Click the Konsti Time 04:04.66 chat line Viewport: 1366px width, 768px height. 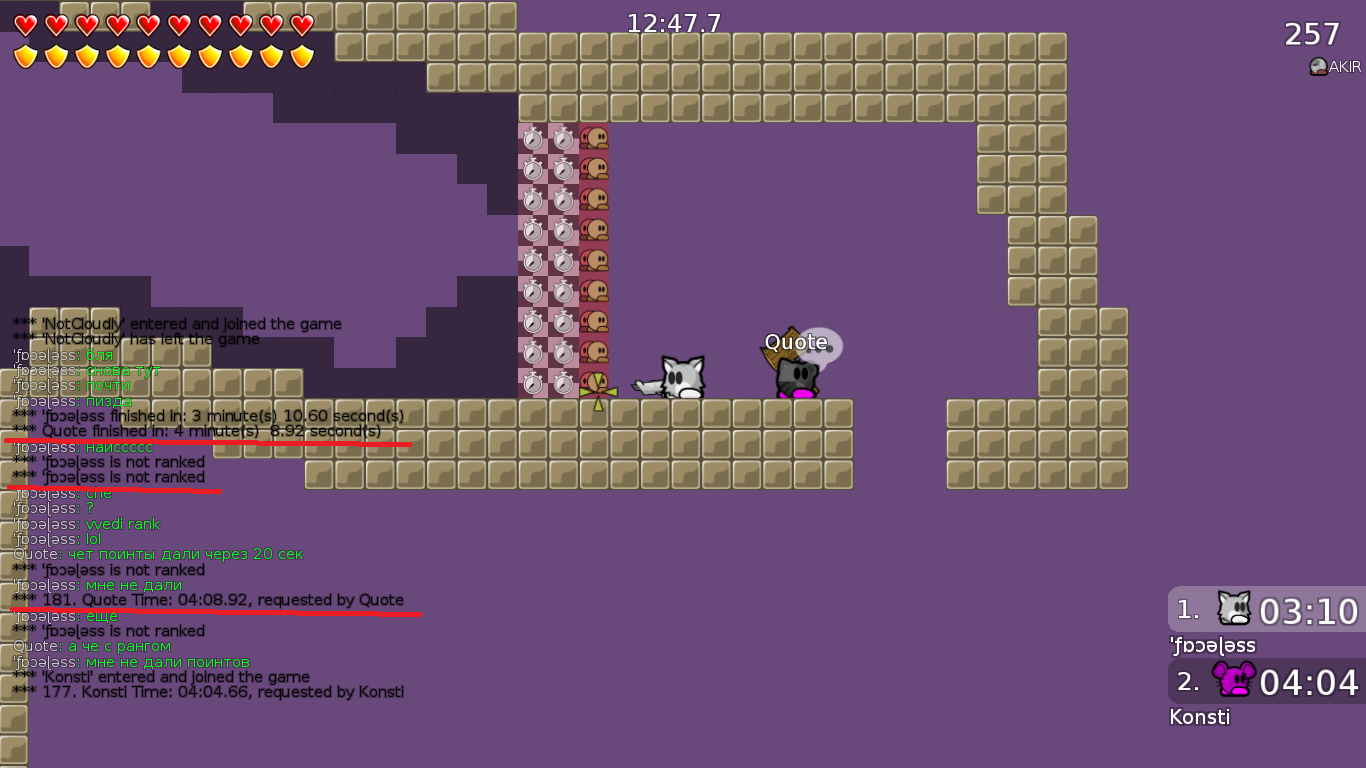208,692
